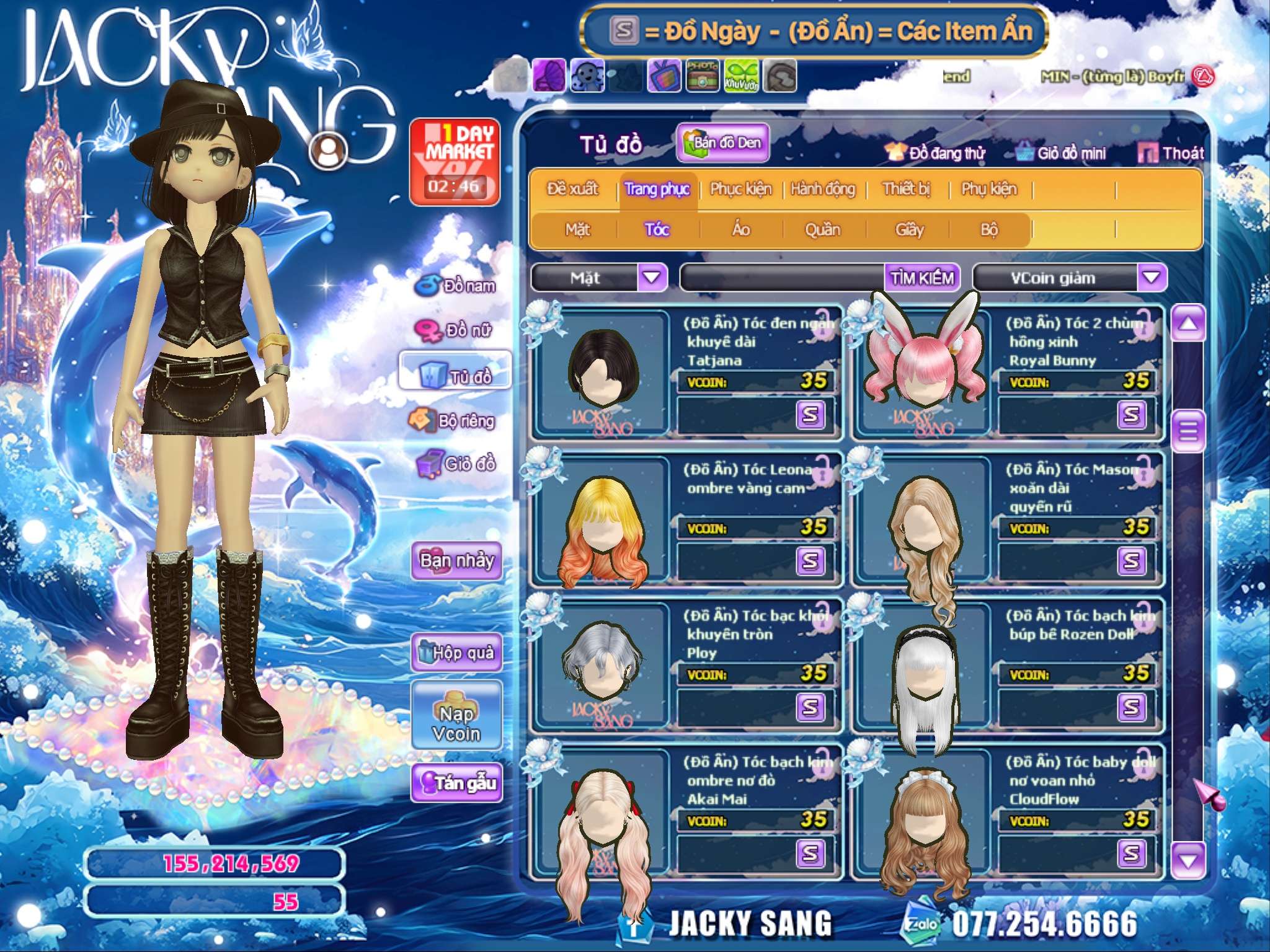This screenshot has width=1270, height=952.
Task: Open the Đồ nam men's shop
Action: [457, 286]
